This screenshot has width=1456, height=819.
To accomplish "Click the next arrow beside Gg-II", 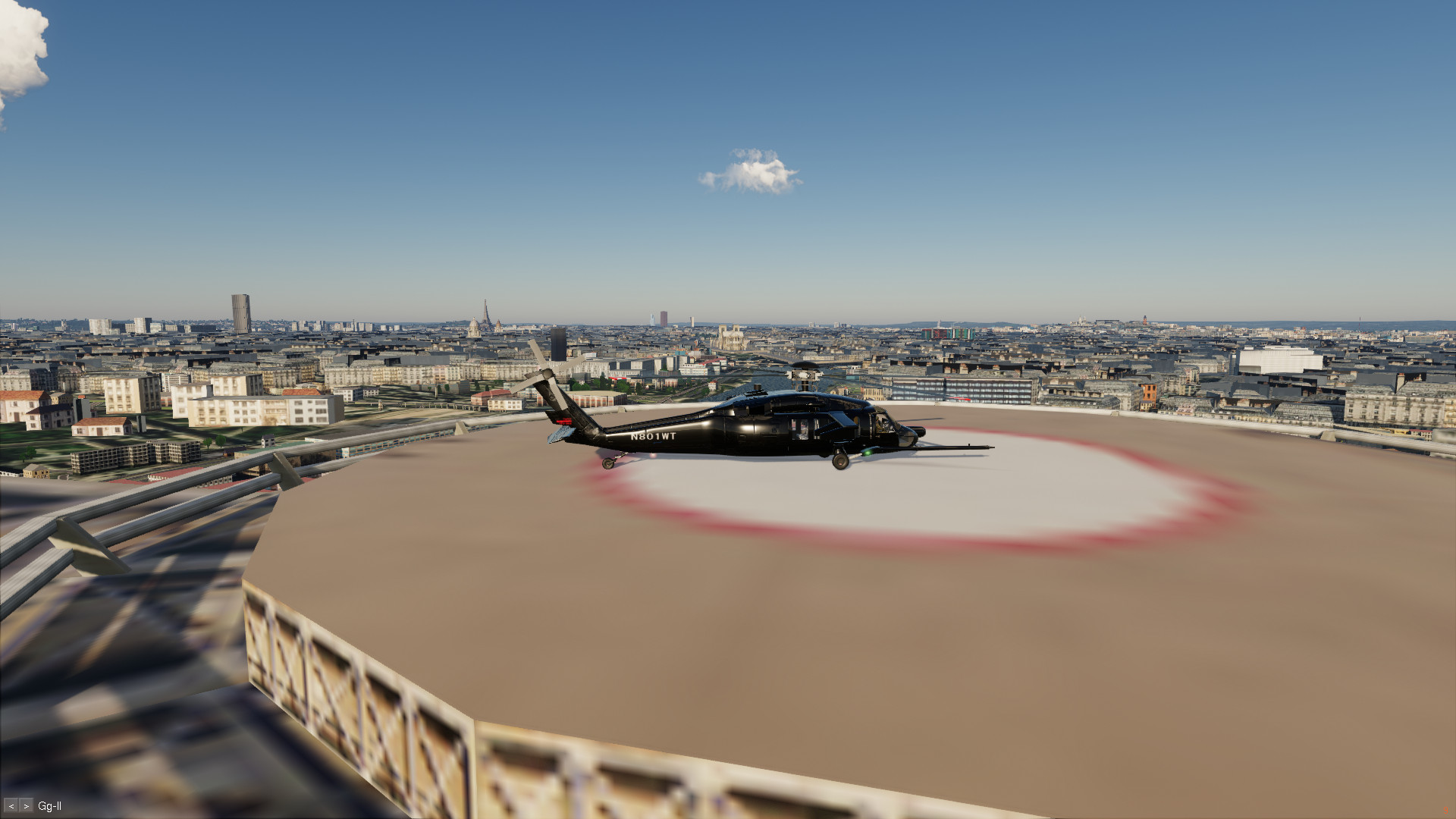I will [x=27, y=806].
